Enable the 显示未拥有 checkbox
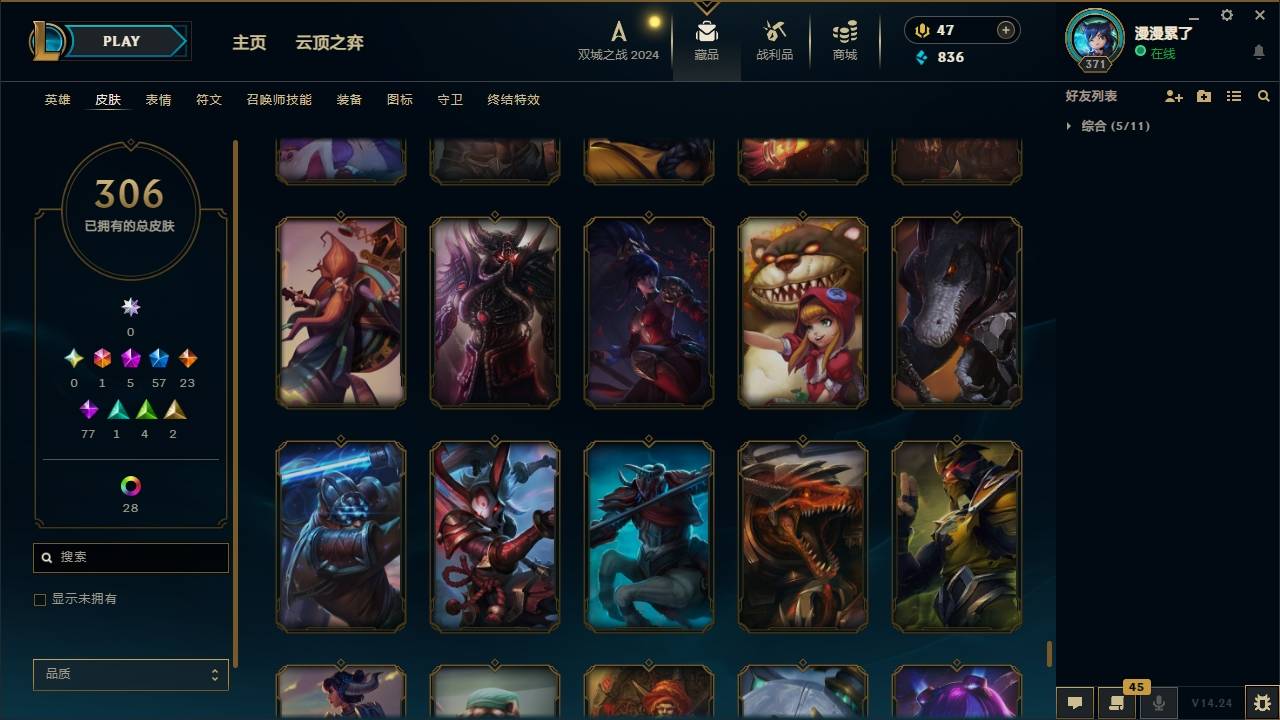This screenshot has height=720, width=1280. tap(40, 599)
